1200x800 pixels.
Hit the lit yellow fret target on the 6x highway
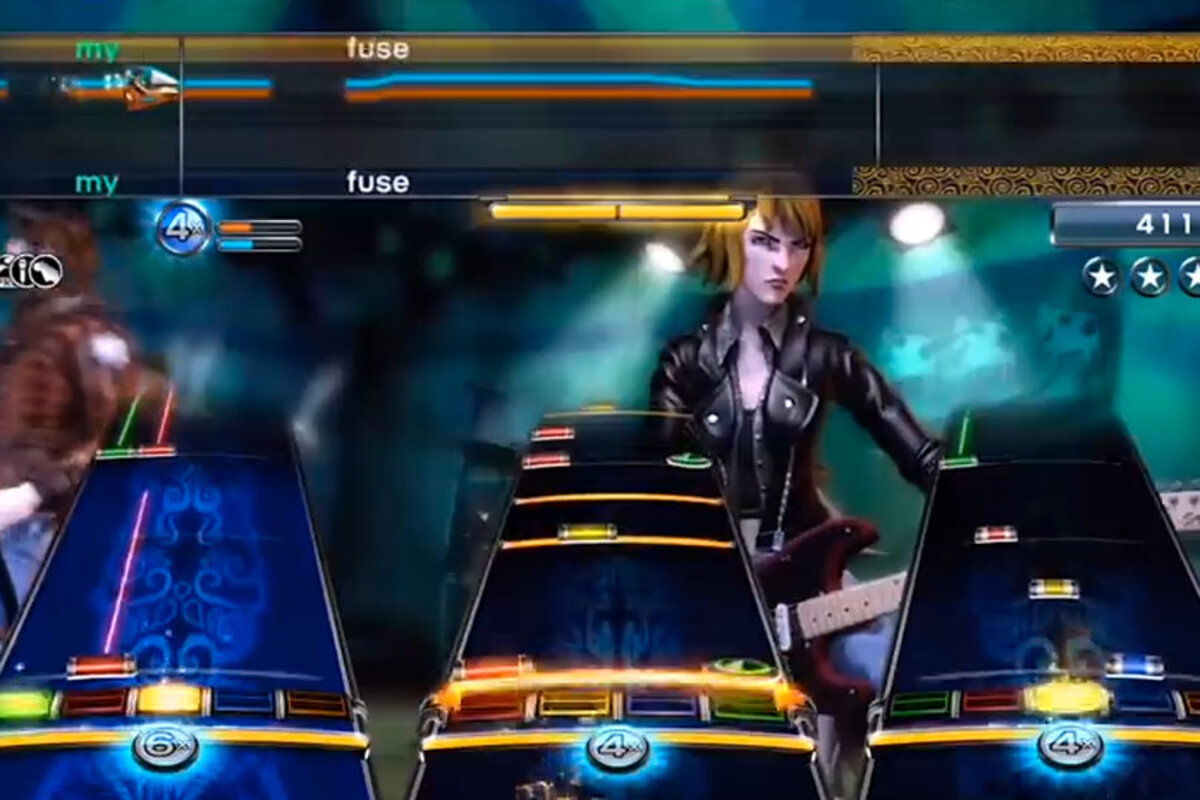169,699
